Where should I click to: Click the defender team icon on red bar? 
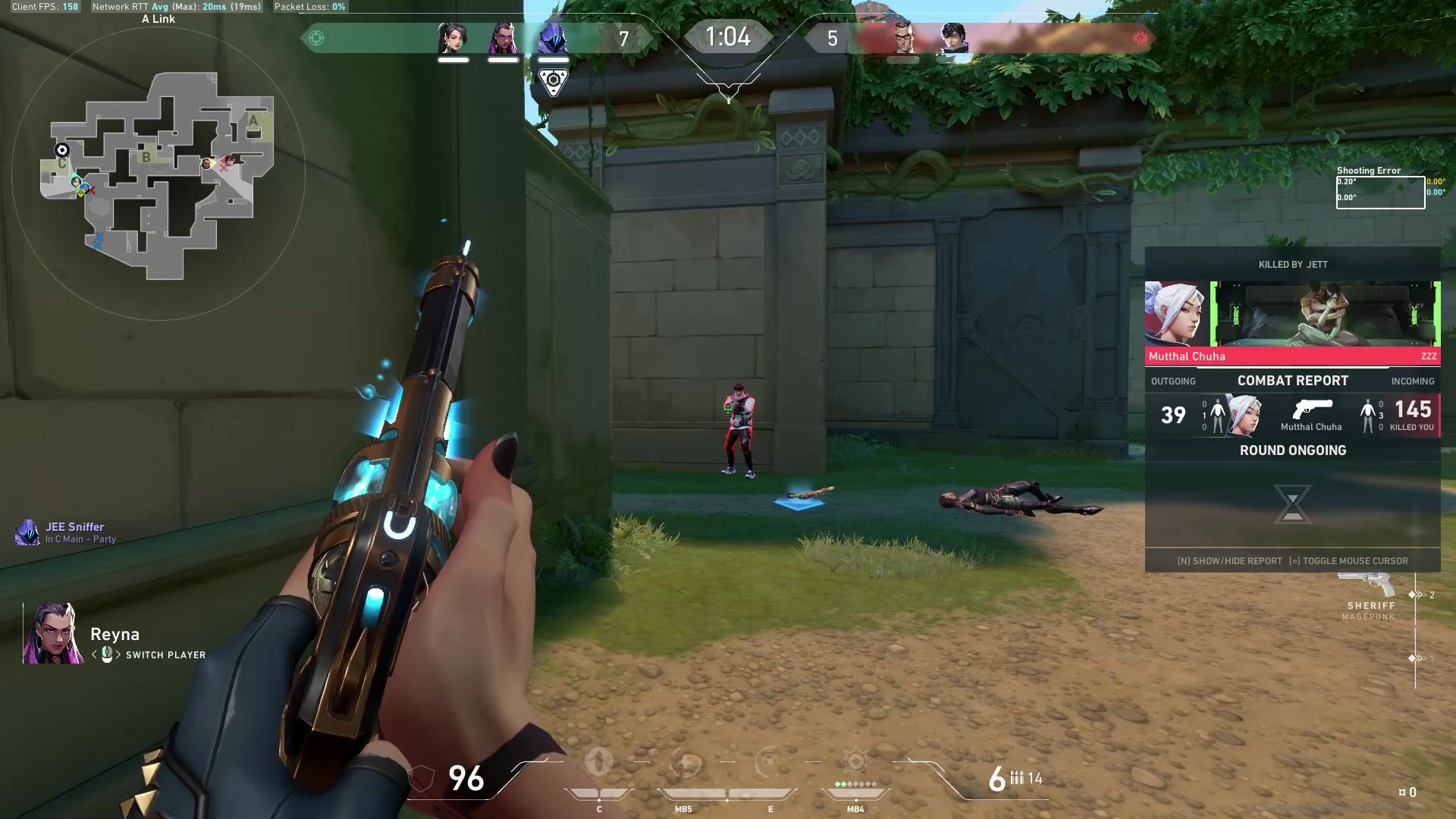pos(1140,38)
